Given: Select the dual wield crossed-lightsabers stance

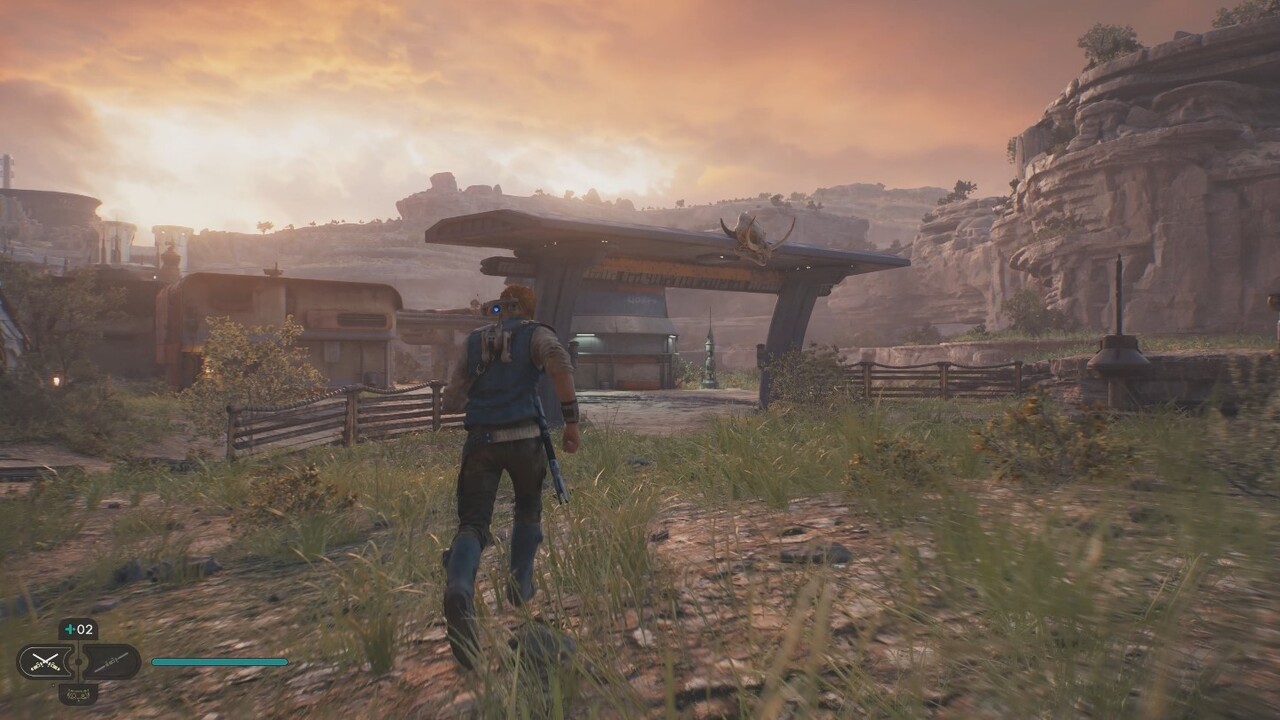Looking at the screenshot, I should (46, 661).
